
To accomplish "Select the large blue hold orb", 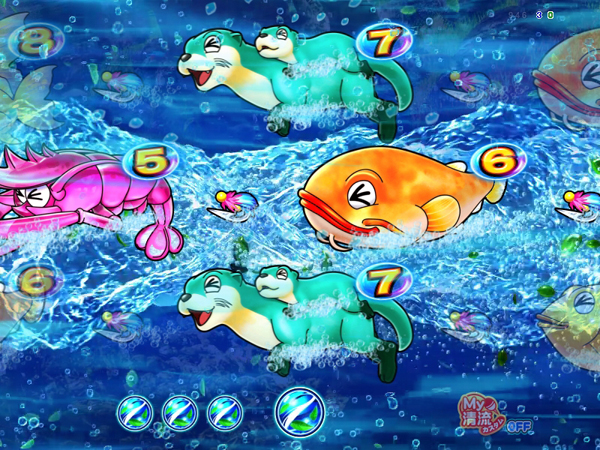I will click(299, 410).
